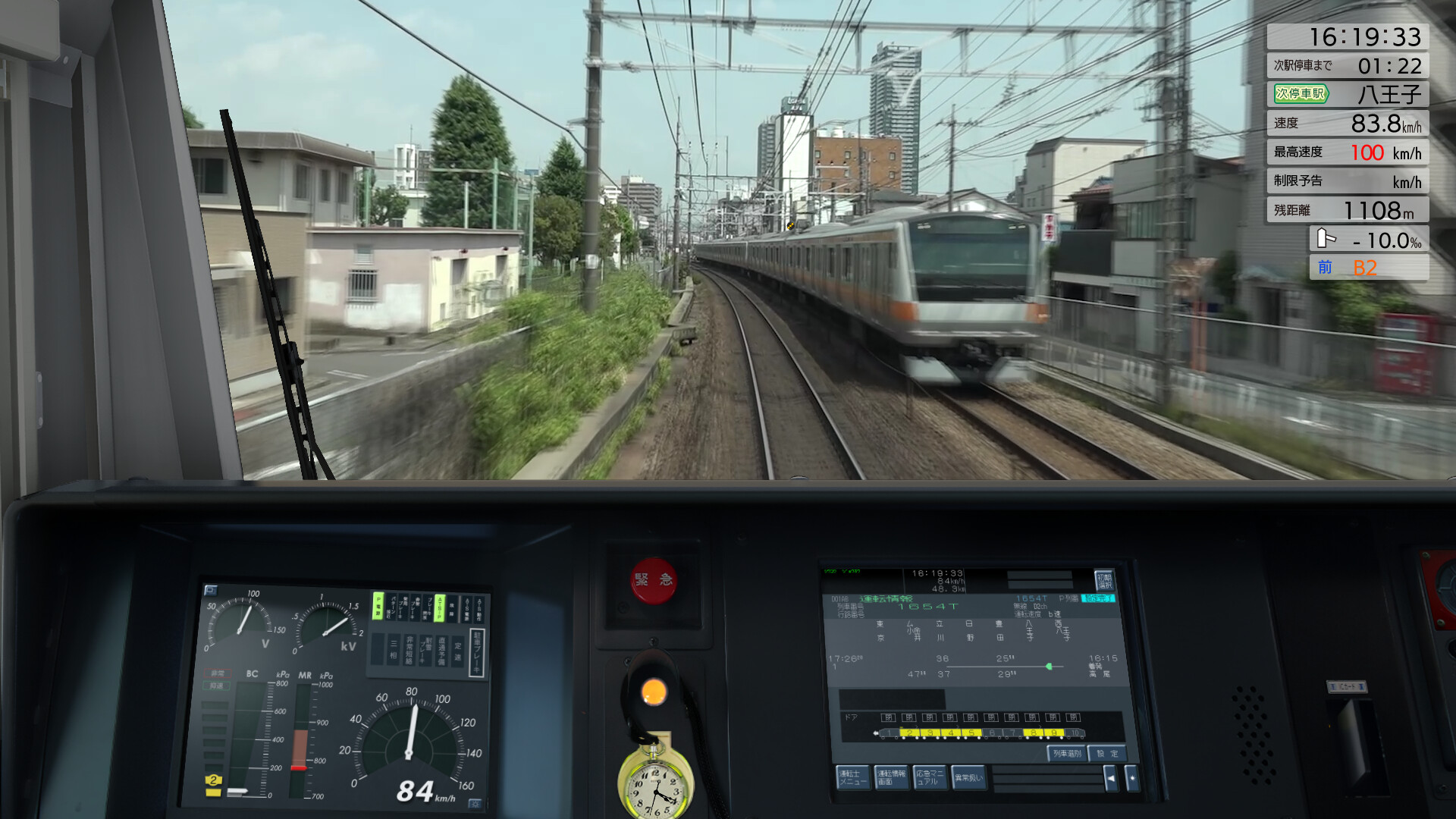Click the star brightness icon at TIMS bottom right
The width and height of the screenshot is (1456, 819).
pyautogui.click(x=1132, y=778)
